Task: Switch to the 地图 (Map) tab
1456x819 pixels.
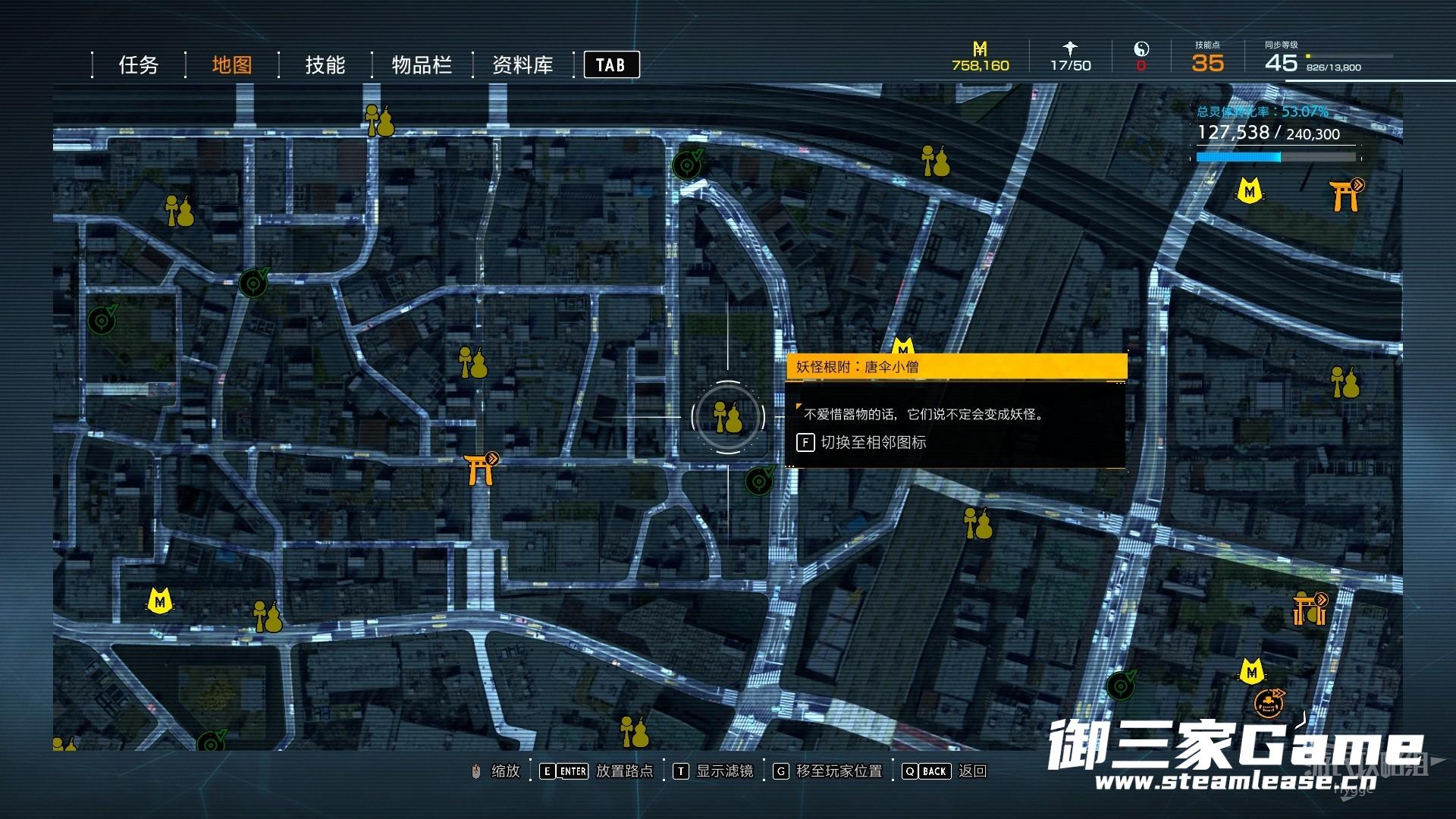Action: [x=231, y=65]
